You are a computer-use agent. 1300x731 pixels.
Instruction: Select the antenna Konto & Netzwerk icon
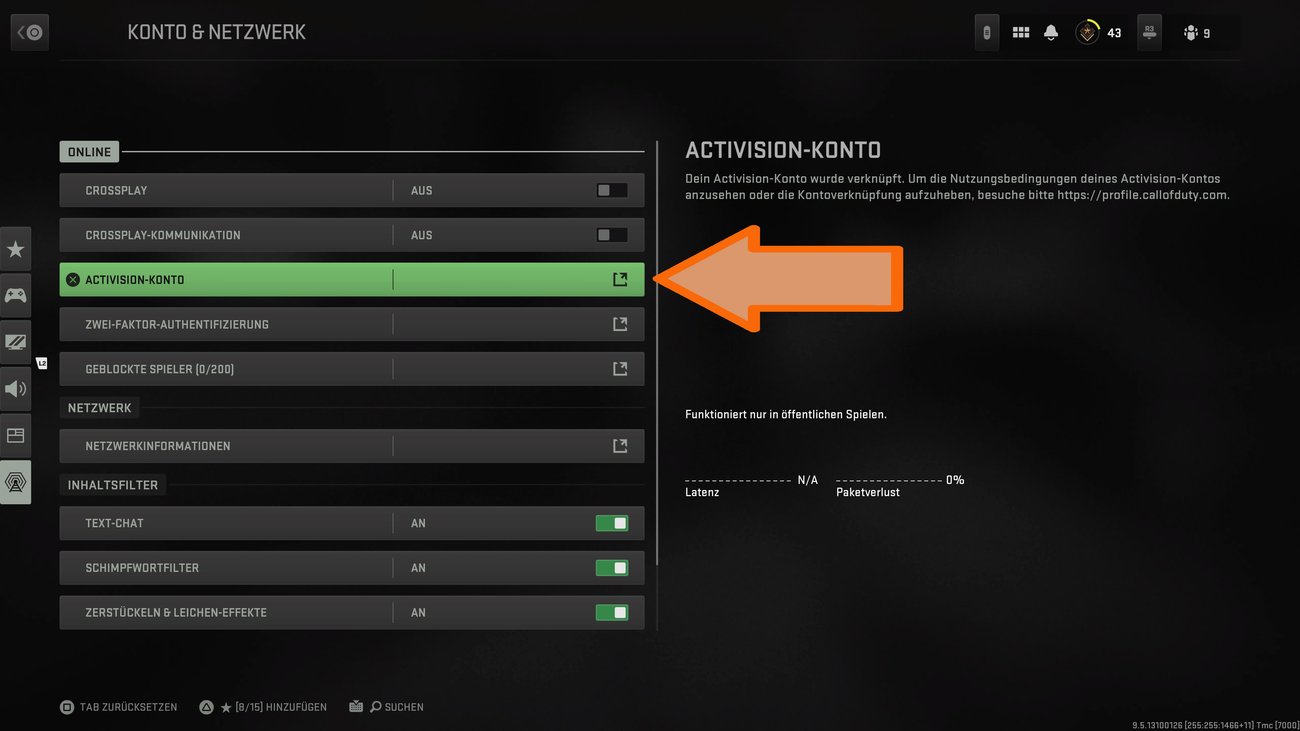coord(15,482)
